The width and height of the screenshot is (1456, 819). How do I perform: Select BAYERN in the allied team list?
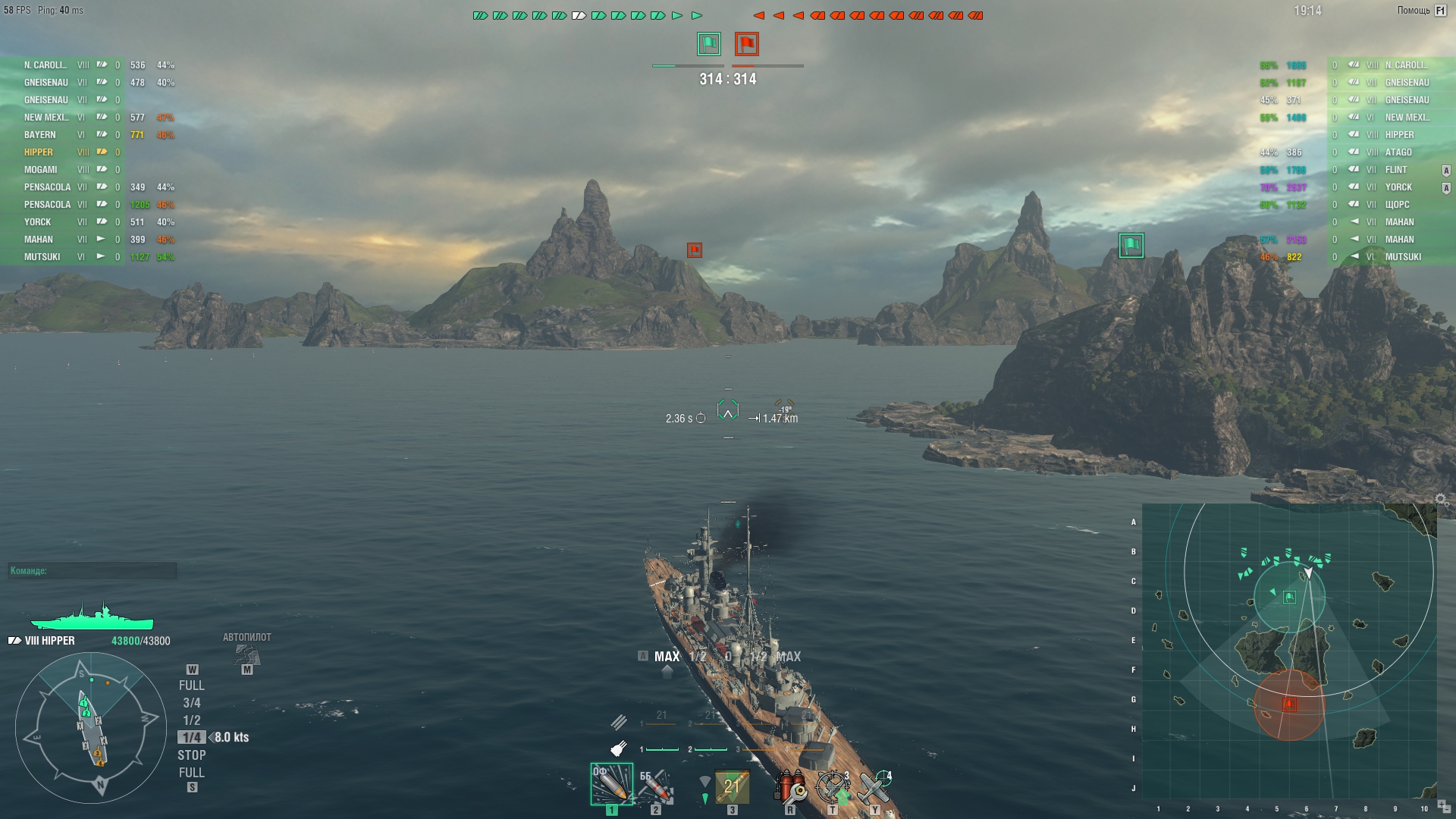click(40, 135)
